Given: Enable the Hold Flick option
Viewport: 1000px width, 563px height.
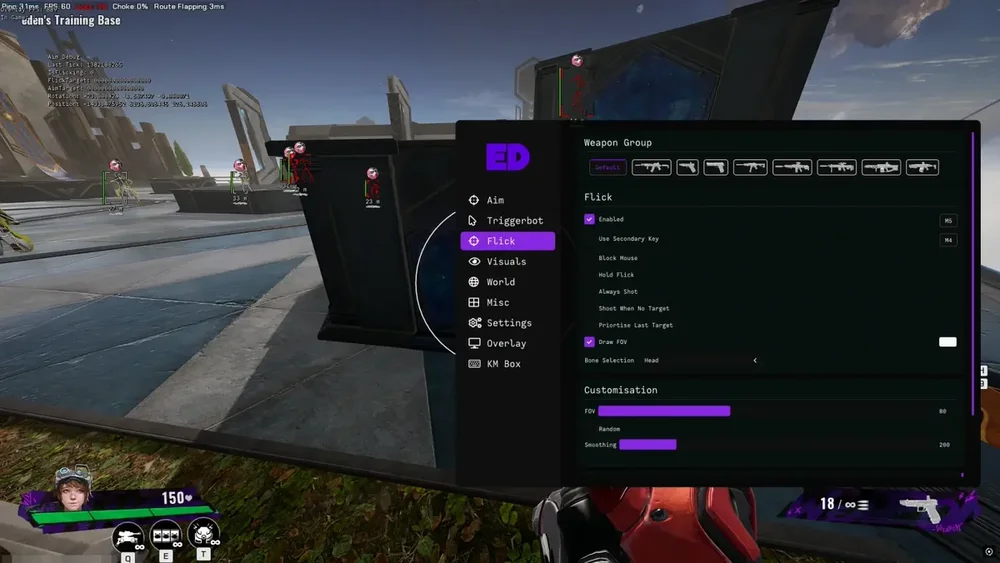Looking at the screenshot, I should pos(616,275).
